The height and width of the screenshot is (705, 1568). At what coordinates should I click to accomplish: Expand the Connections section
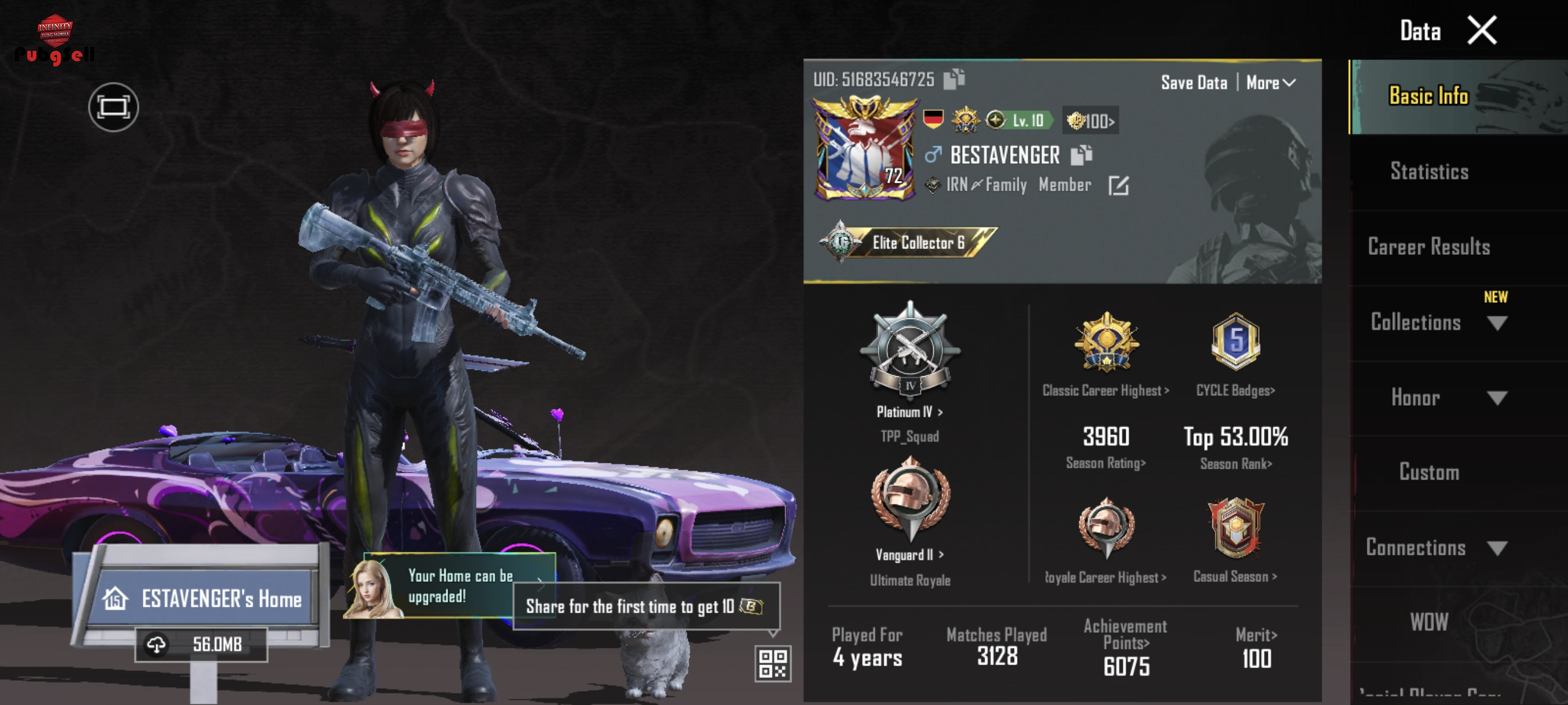[1436, 547]
